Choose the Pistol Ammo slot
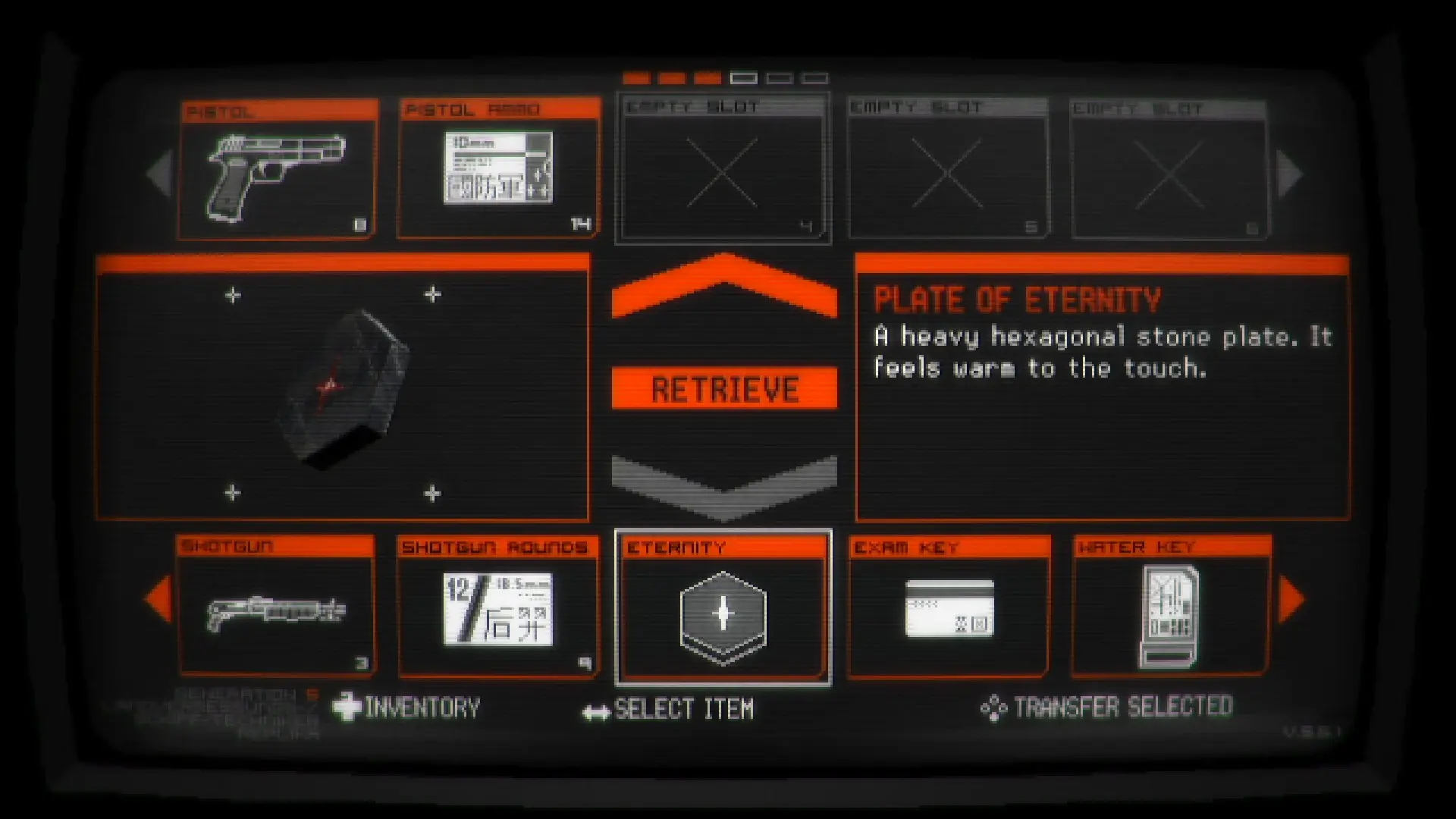The image size is (1456, 819). (x=498, y=168)
